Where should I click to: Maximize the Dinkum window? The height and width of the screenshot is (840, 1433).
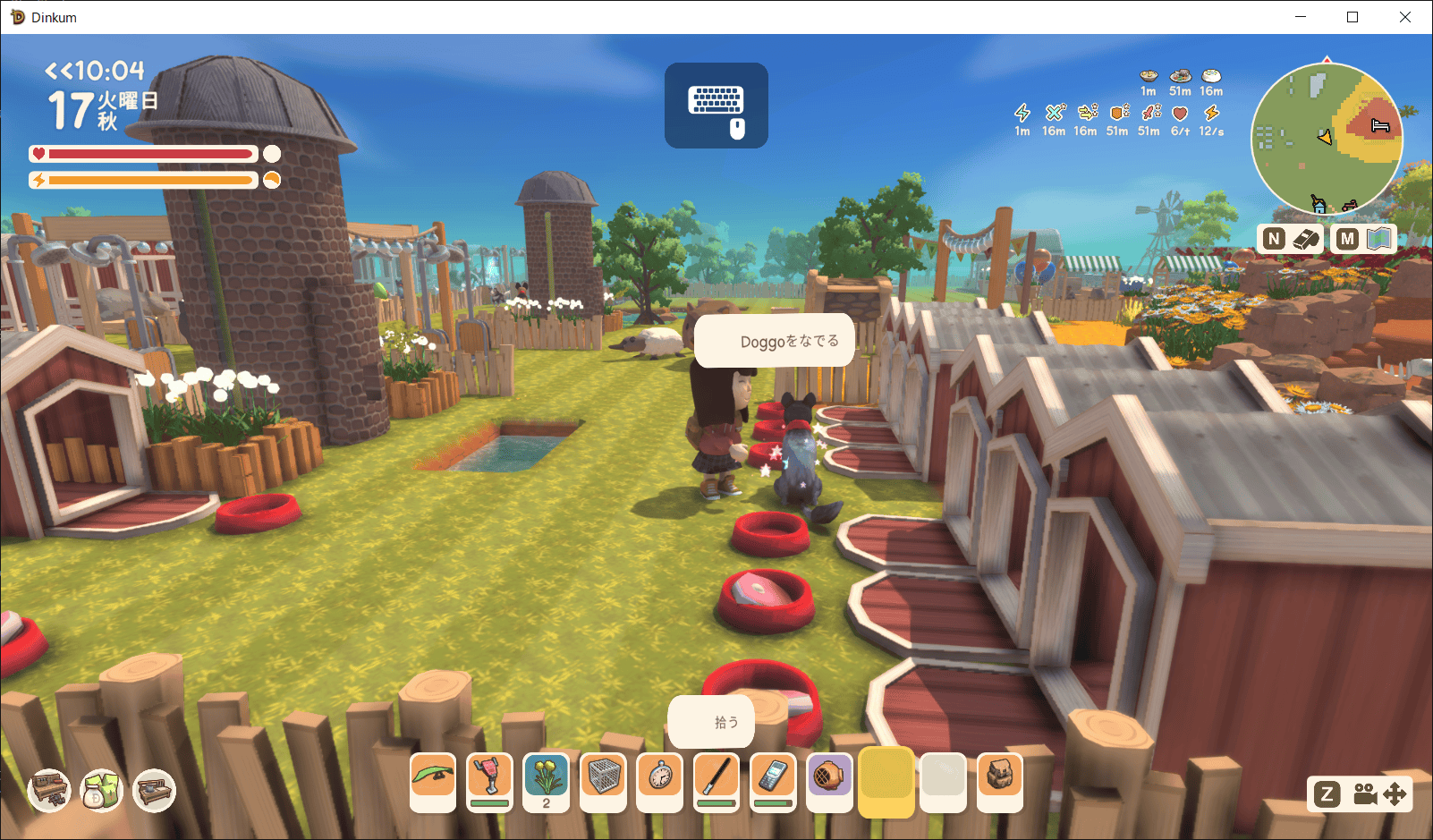[x=1352, y=17]
